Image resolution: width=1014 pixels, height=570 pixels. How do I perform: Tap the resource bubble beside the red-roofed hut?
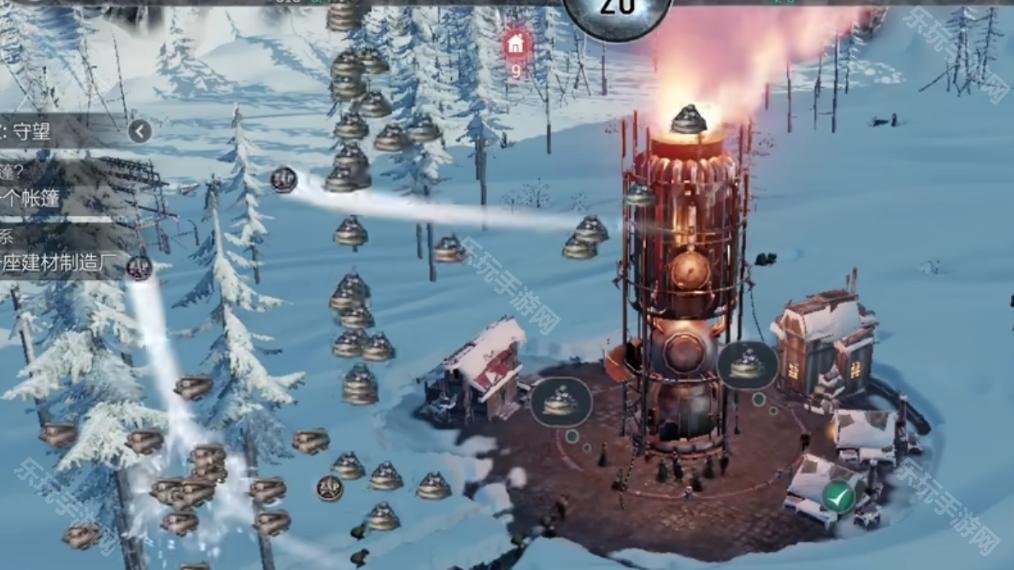[561, 400]
